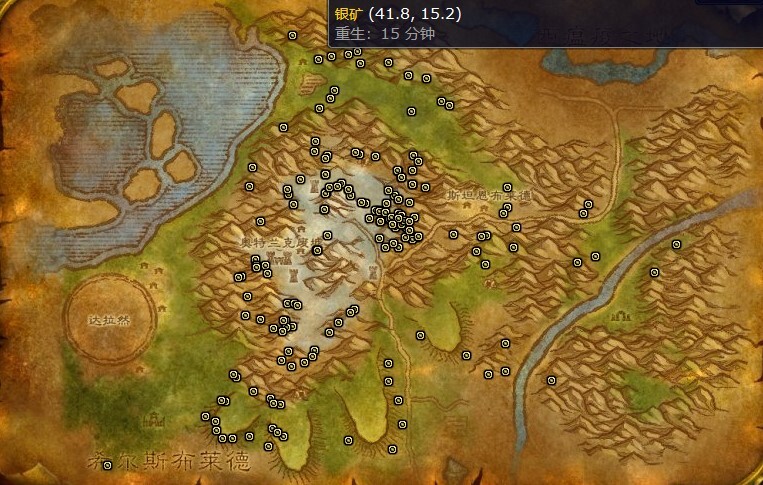Click the silver vein marker beside the 希尔斯布莱德 label
The width and height of the screenshot is (763, 485).
tap(107, 465)
